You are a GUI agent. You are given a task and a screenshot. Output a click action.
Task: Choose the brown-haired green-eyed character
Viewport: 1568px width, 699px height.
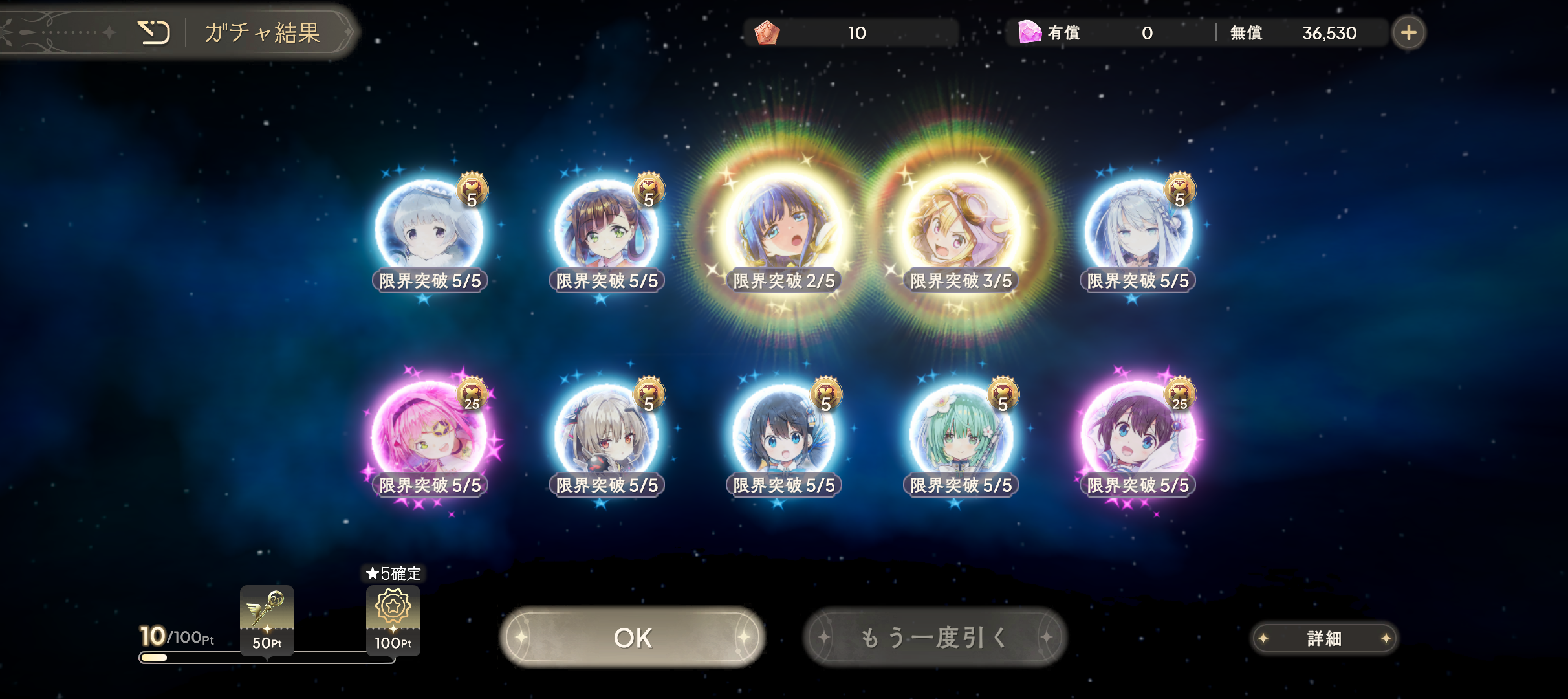pos(606,230)
